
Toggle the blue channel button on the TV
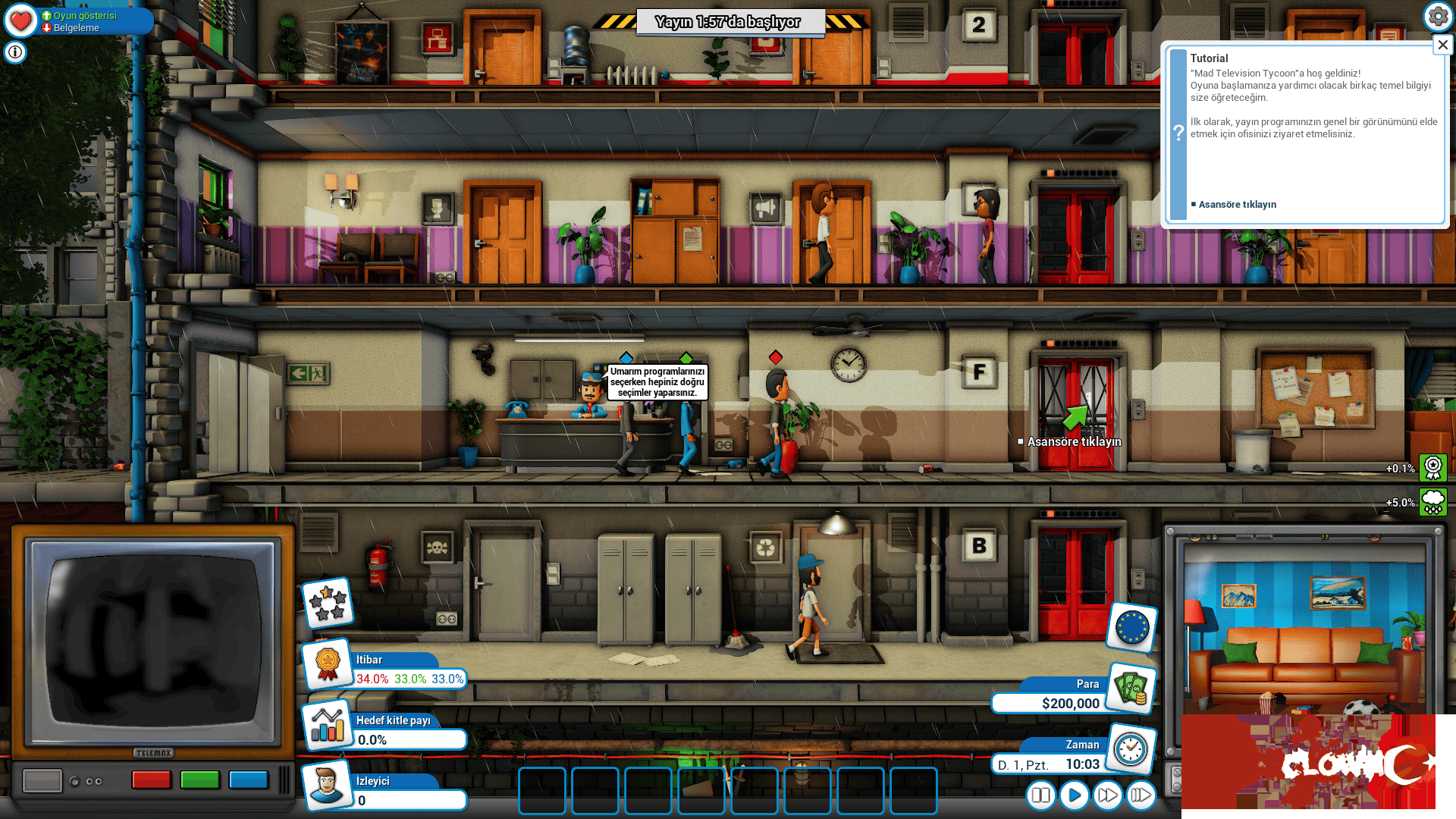click(248, 780)
